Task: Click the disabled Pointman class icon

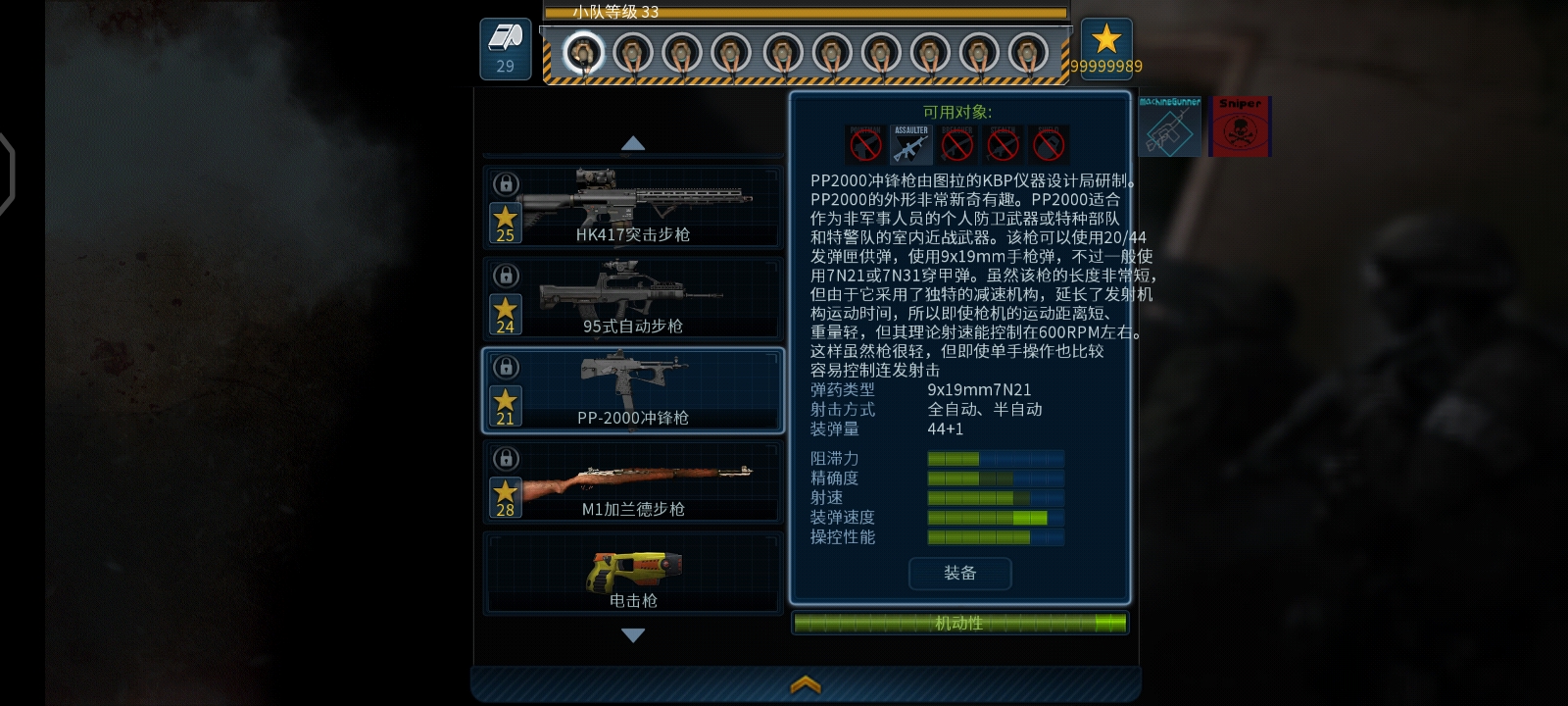Action: tap(864, 144)
